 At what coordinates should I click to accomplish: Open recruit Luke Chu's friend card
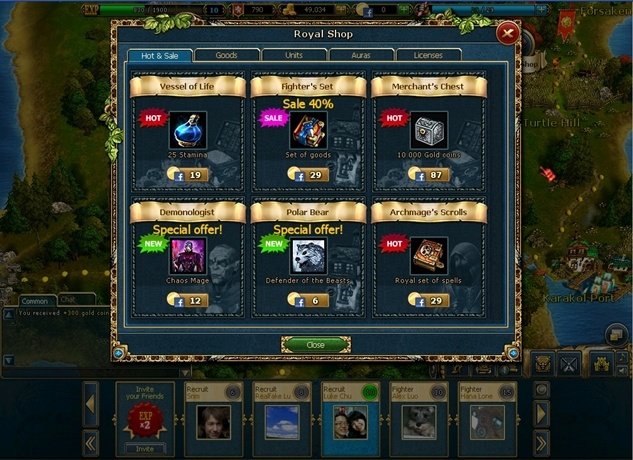click(349, 420)
